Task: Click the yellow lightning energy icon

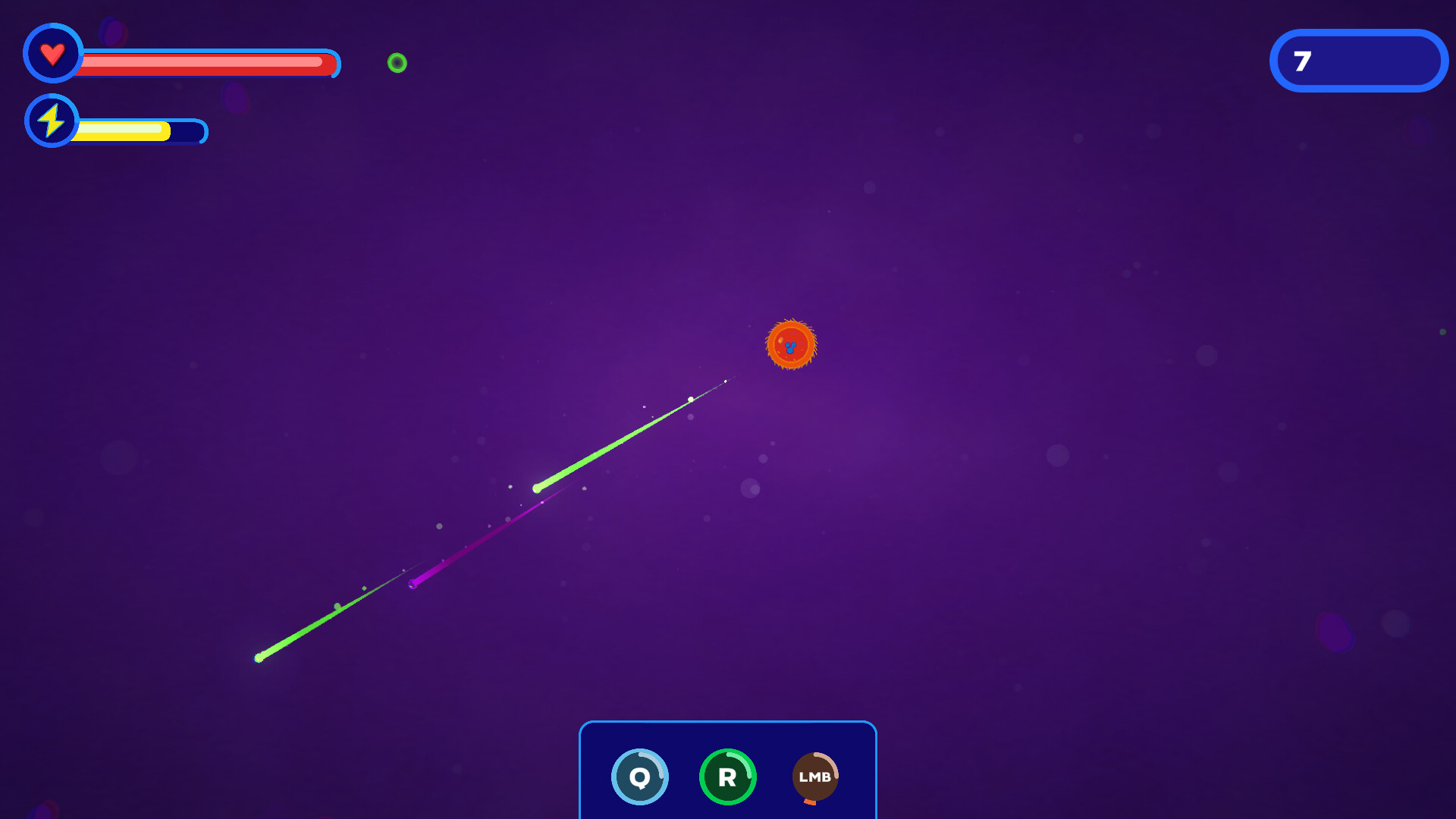Action: click(52, 120)
